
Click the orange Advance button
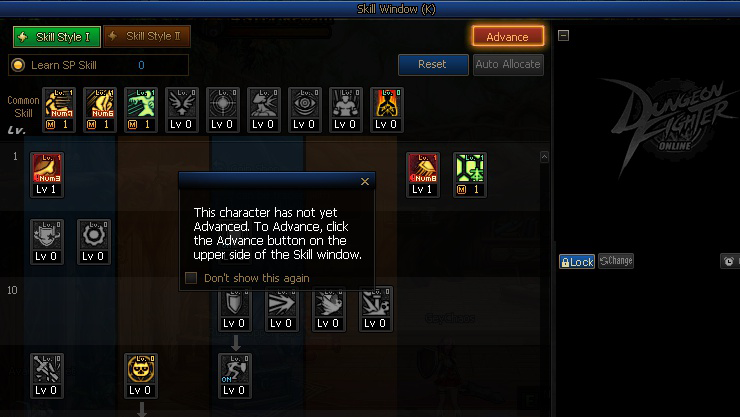coord(507,37)
